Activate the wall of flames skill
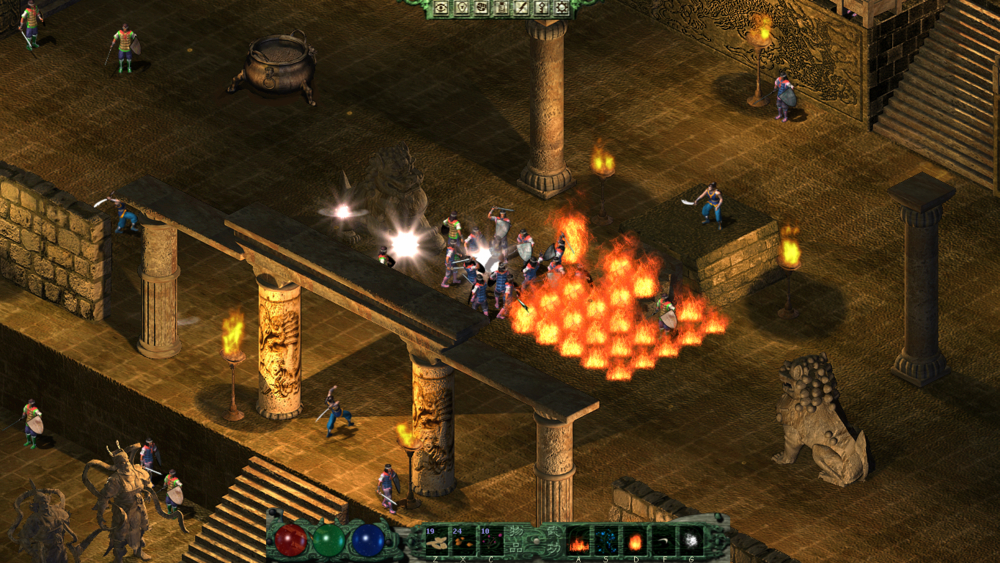The width and height of the screenshot is (1000, 563). (578, 541)
